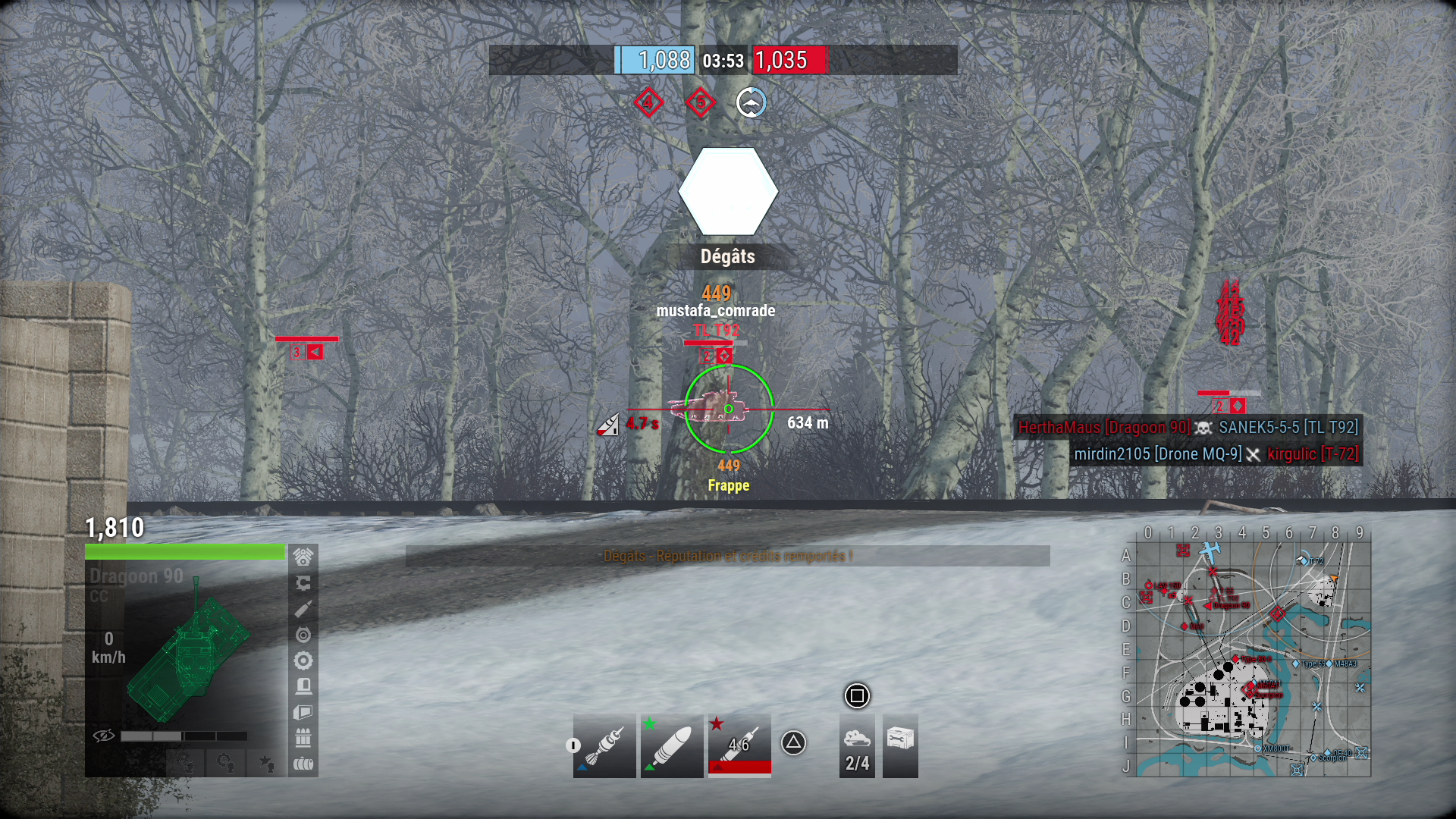
Task: Click the mirdin2105 kill feed entry
Action: coord(1157,454)
